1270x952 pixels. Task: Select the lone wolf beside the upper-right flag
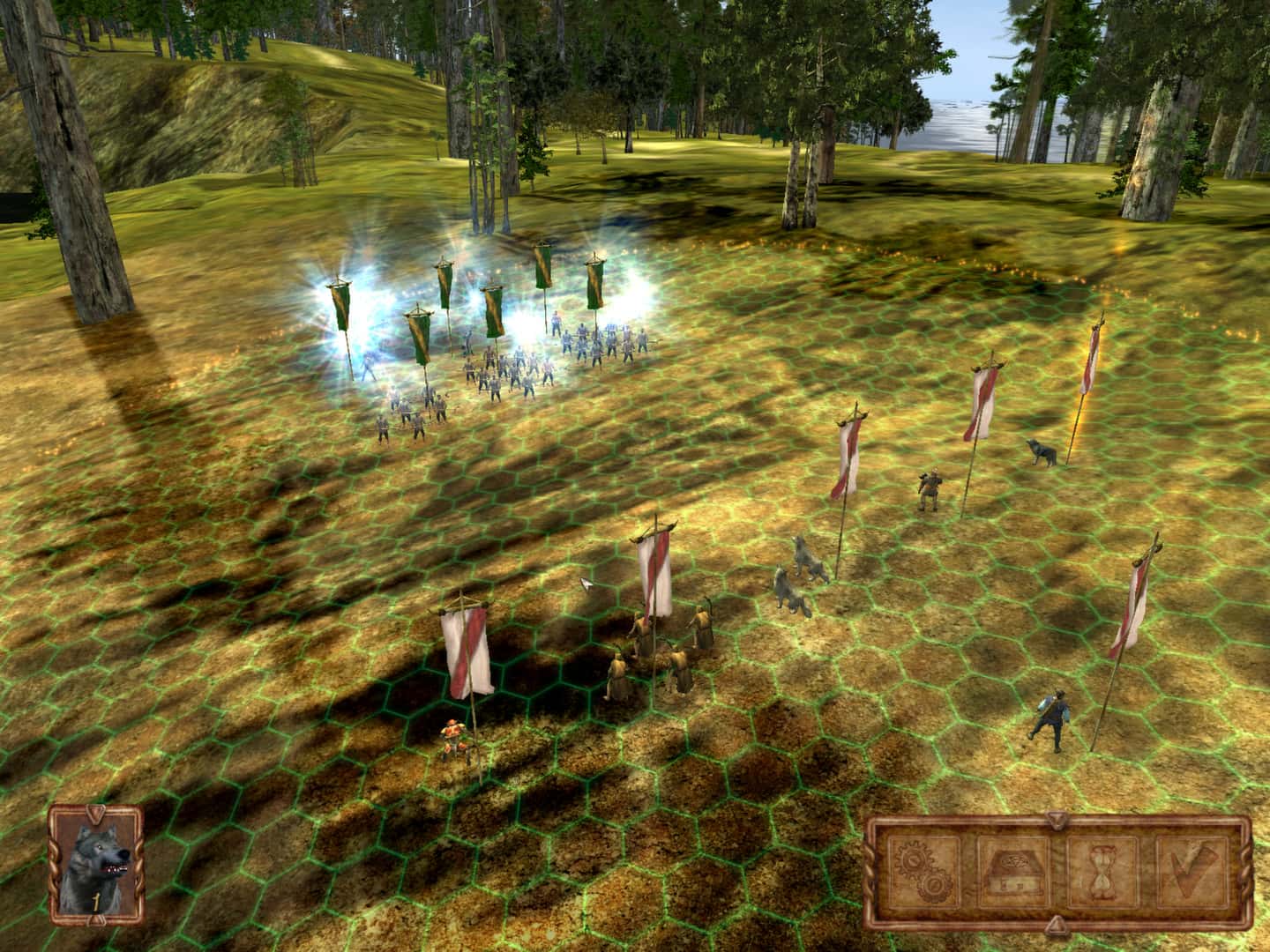(1041, 451)
